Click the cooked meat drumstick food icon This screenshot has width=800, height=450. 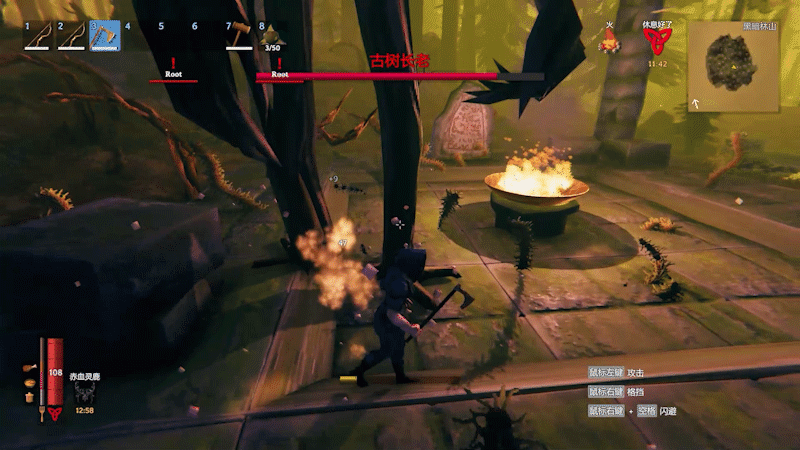pos(27,368)
